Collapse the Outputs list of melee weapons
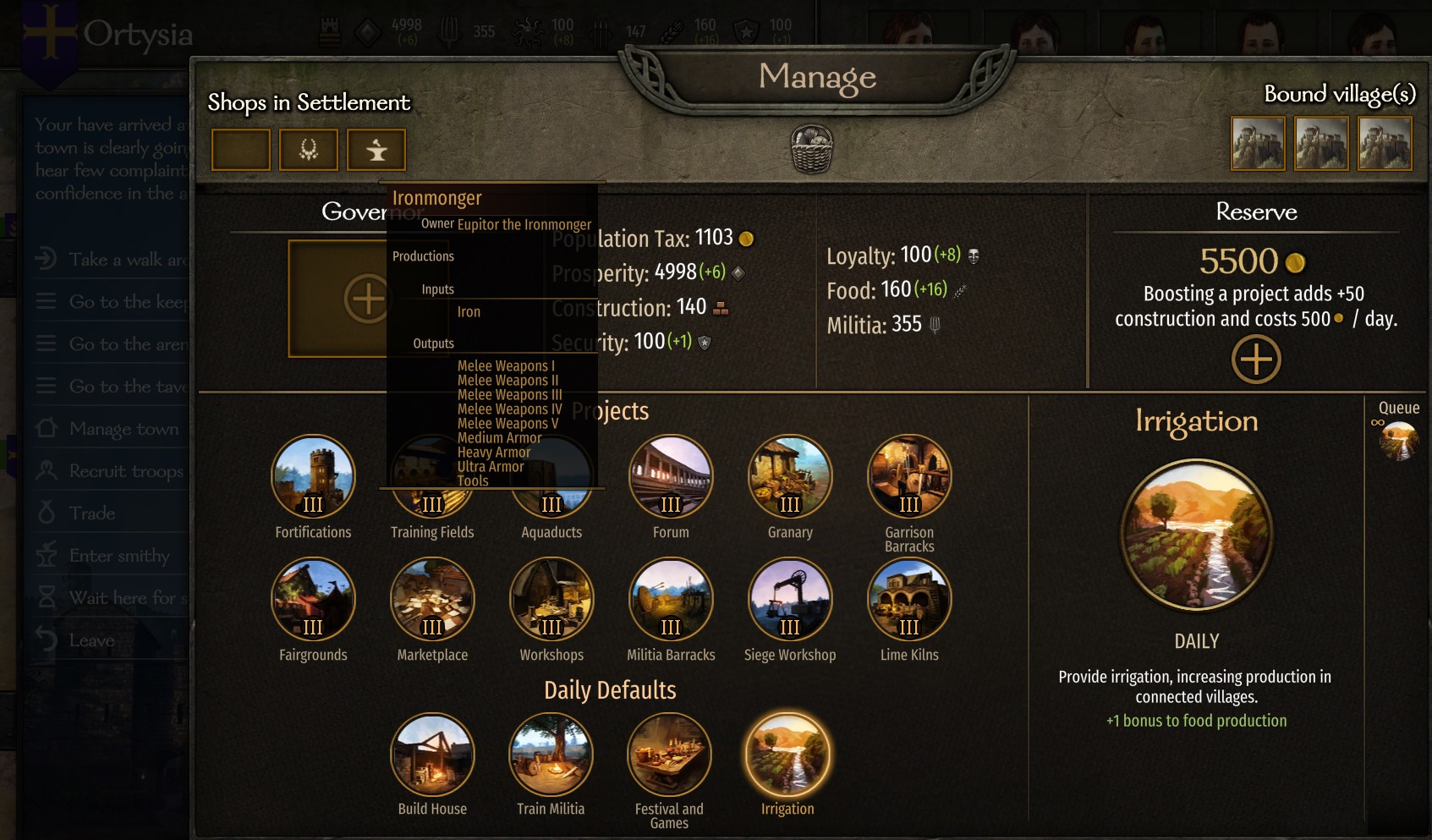The width and height of the screenshot is (1432, 840). (433, 343)
